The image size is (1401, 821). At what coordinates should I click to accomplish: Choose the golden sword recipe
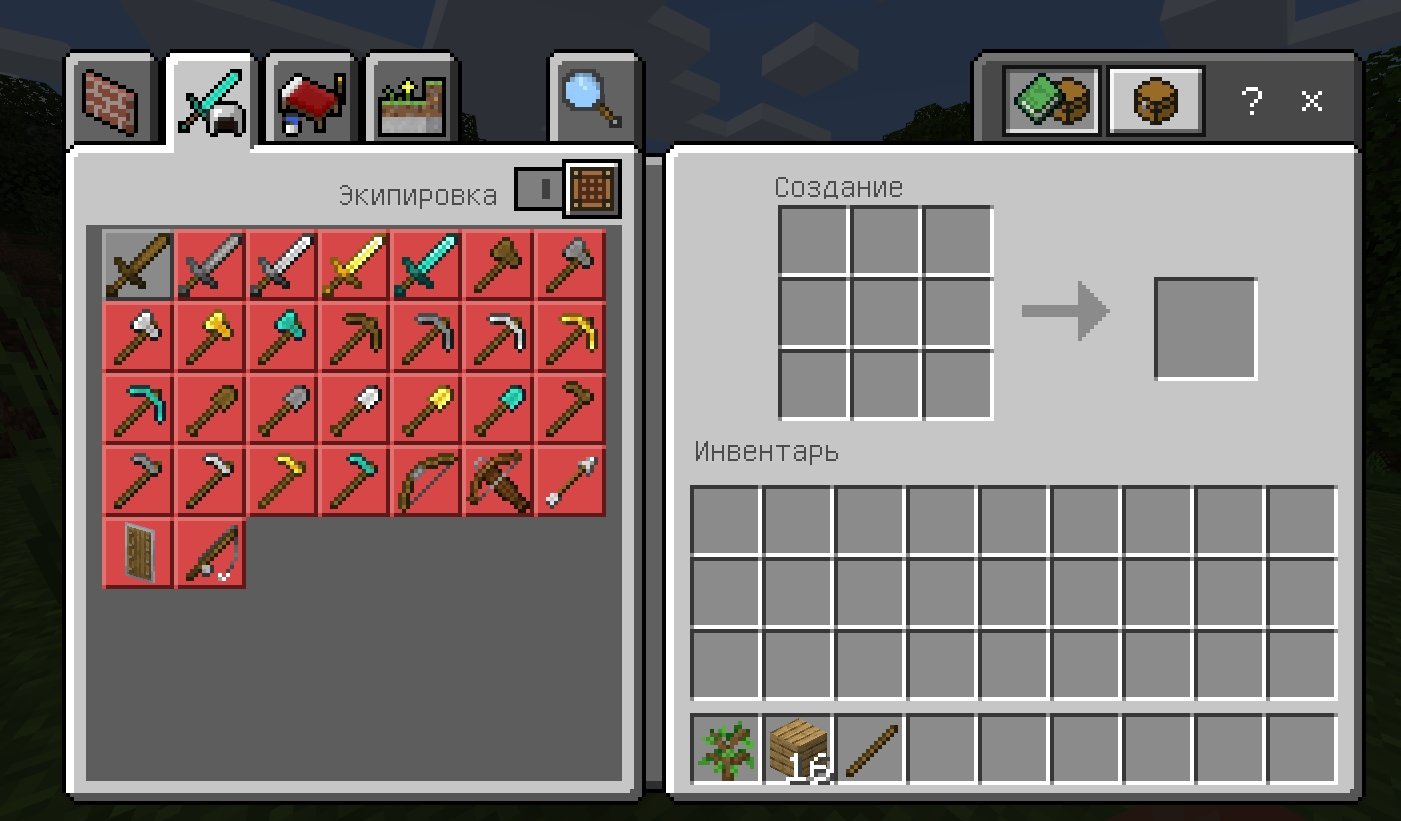(355, 266)
